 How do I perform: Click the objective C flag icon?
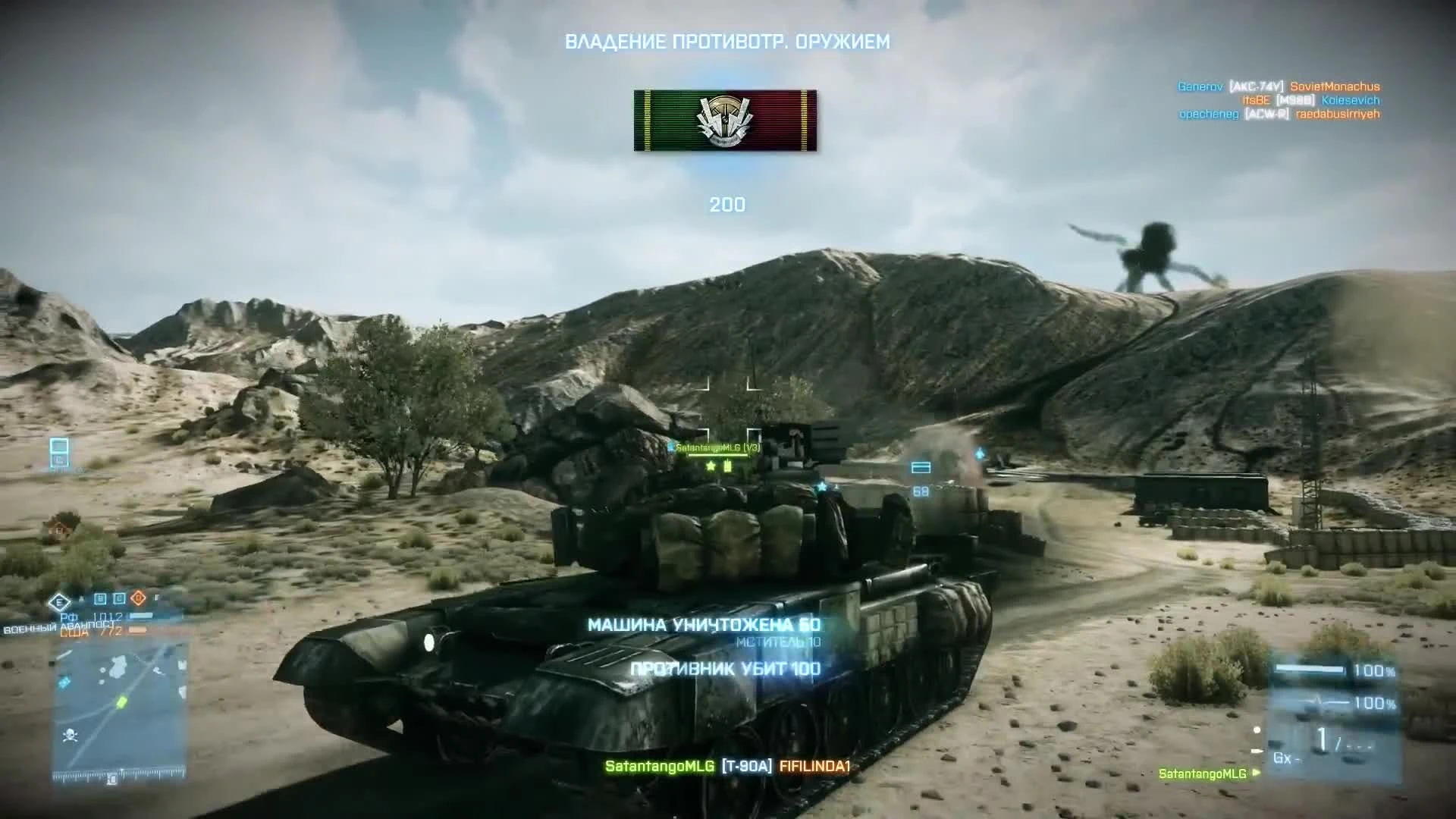[119, 598]
